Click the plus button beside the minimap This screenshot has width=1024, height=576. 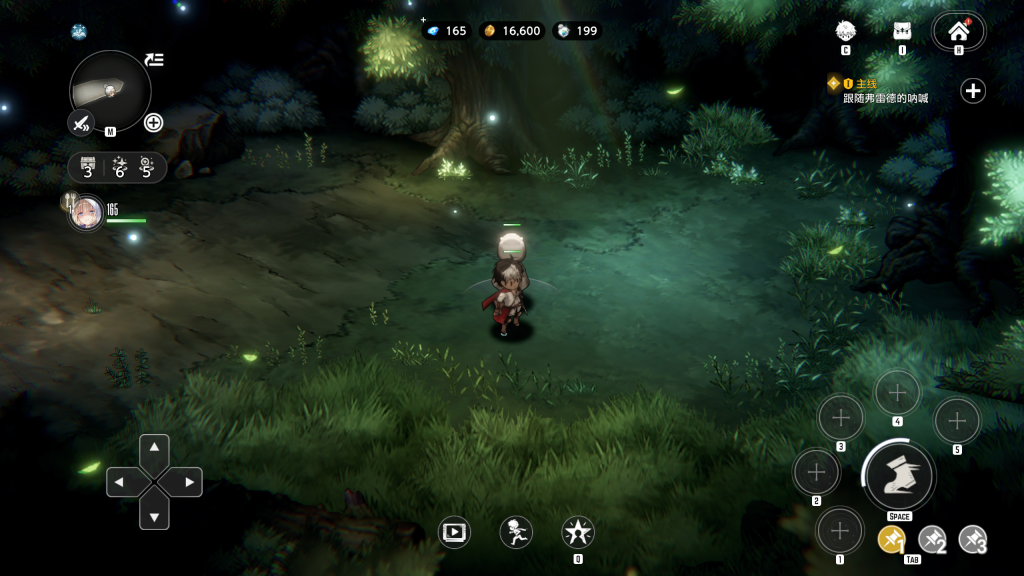click(x=154, y=122)
